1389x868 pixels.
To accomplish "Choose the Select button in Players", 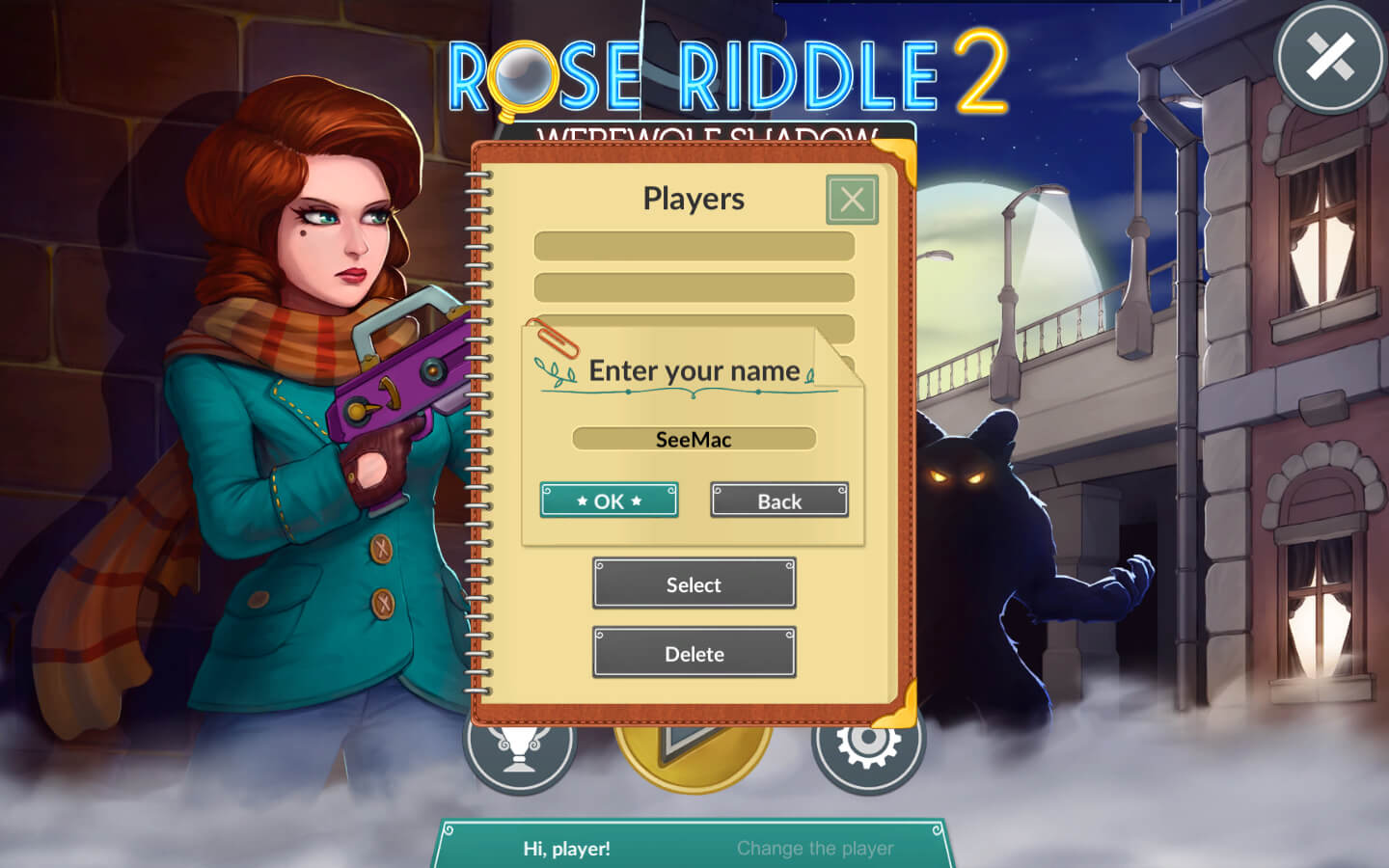I will click(694, 583).
